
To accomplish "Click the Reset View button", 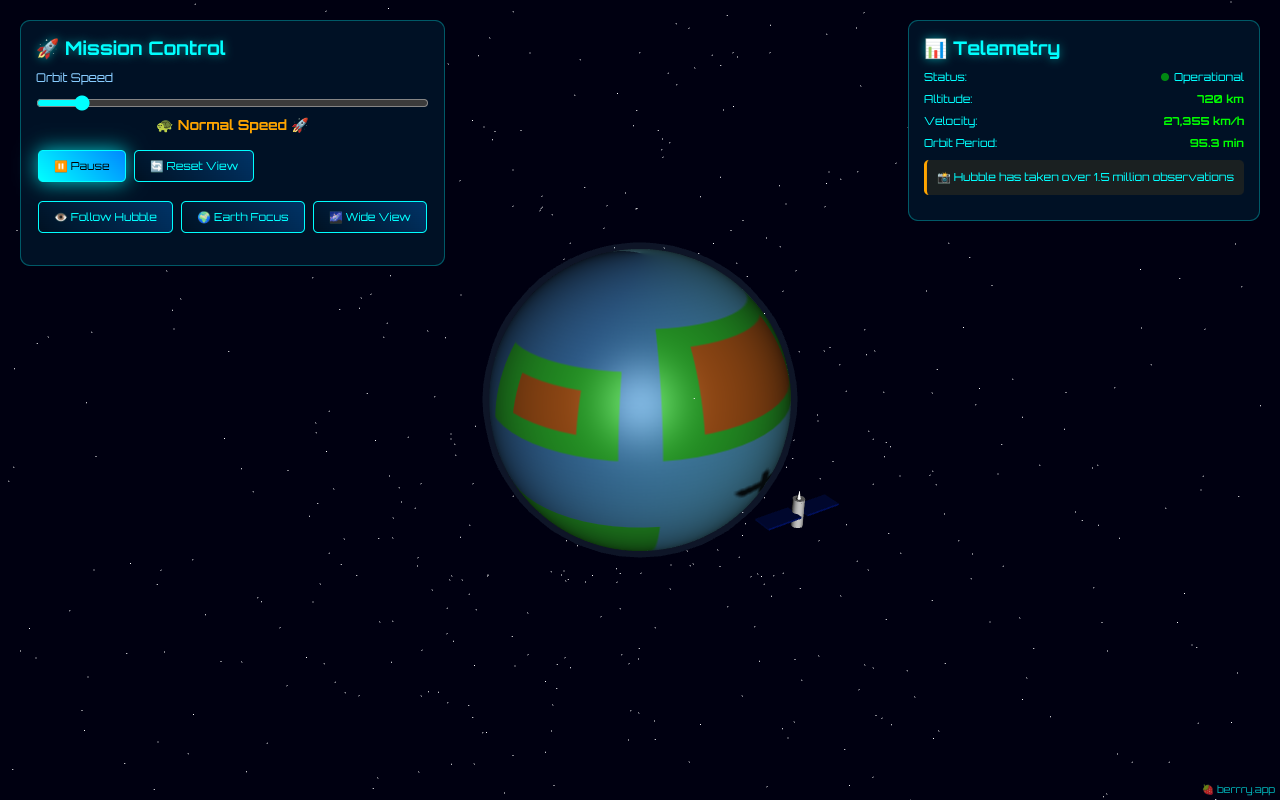I will [194, 166].
